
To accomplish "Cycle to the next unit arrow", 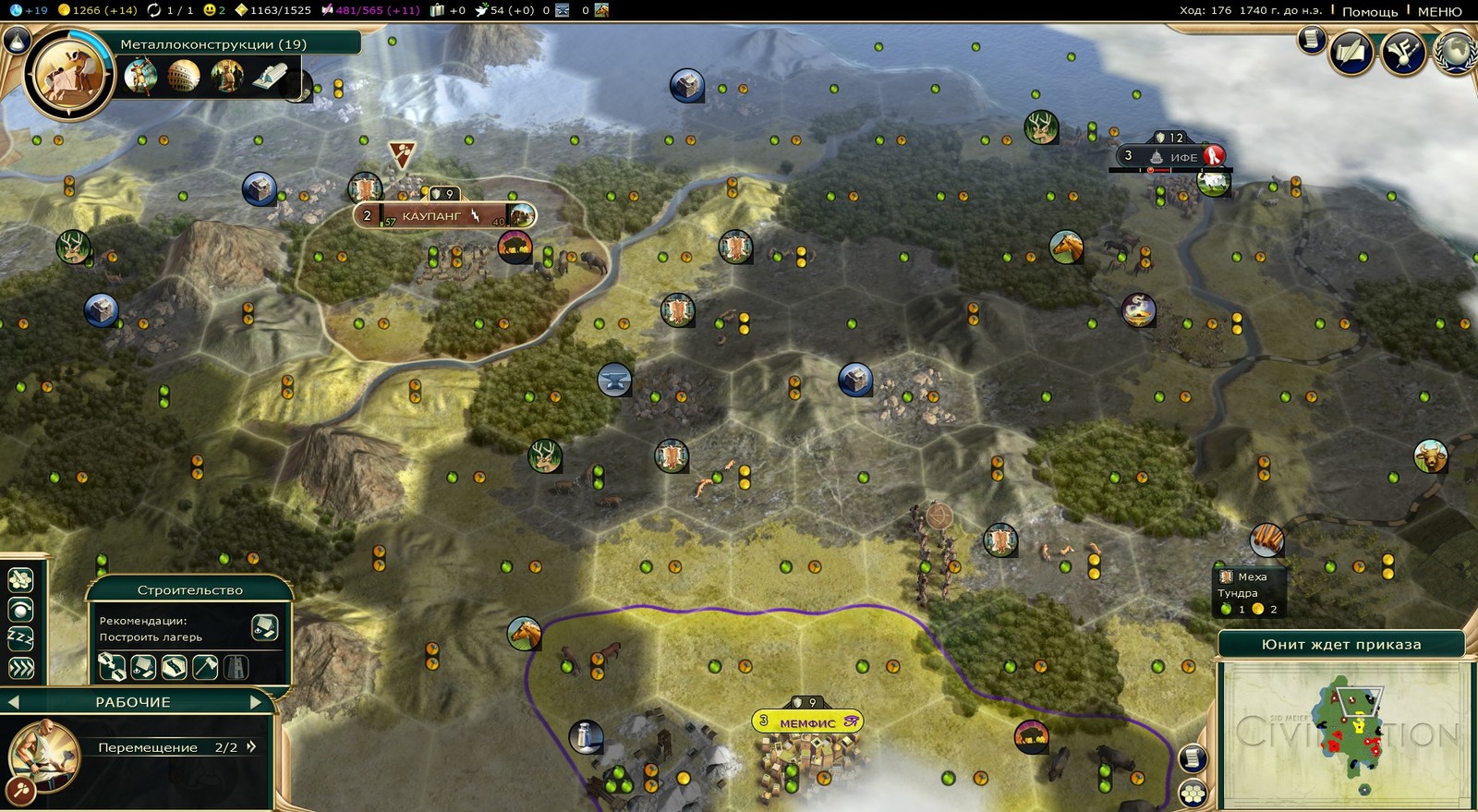I will (x=257, y=702).
